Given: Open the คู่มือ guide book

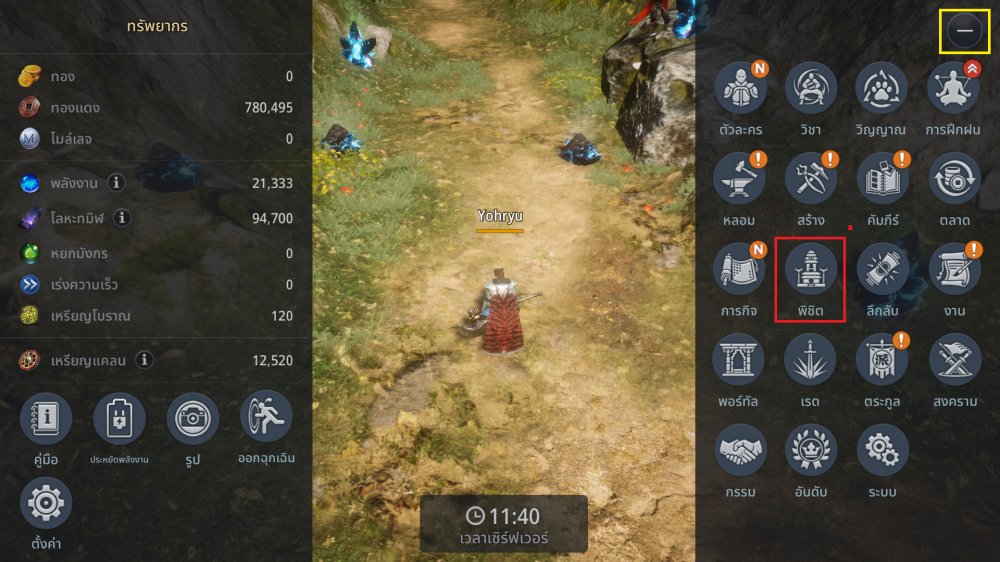Looking at the screenshot, I should 46,418.
